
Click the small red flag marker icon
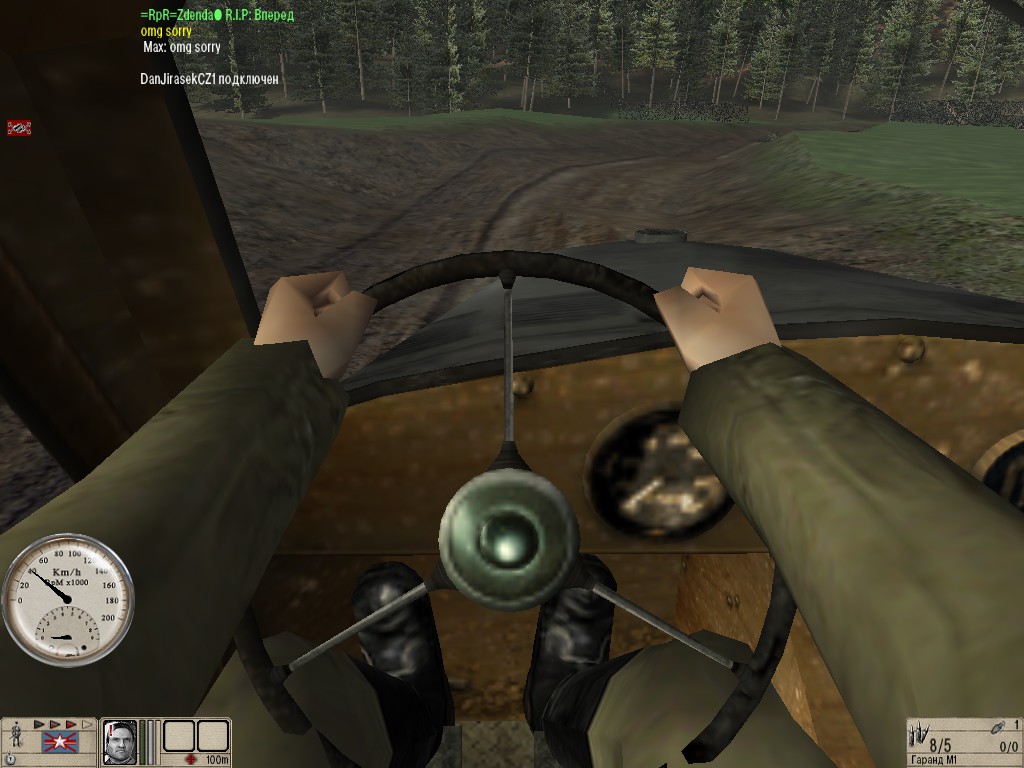click(19, 128)
